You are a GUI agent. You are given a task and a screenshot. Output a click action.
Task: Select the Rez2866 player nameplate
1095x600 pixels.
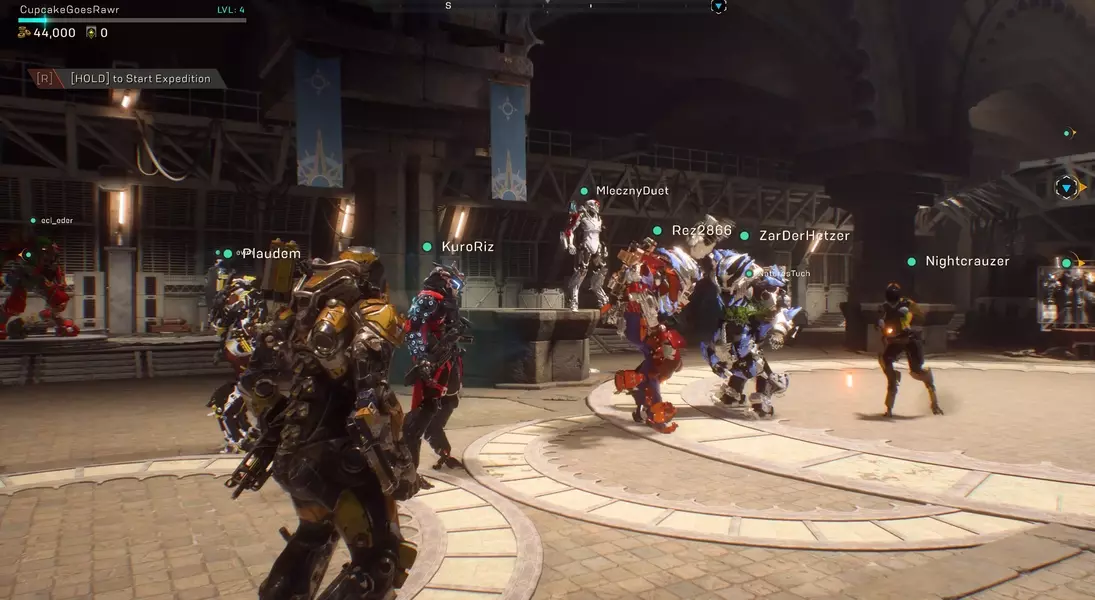click(x=701, y=231)
